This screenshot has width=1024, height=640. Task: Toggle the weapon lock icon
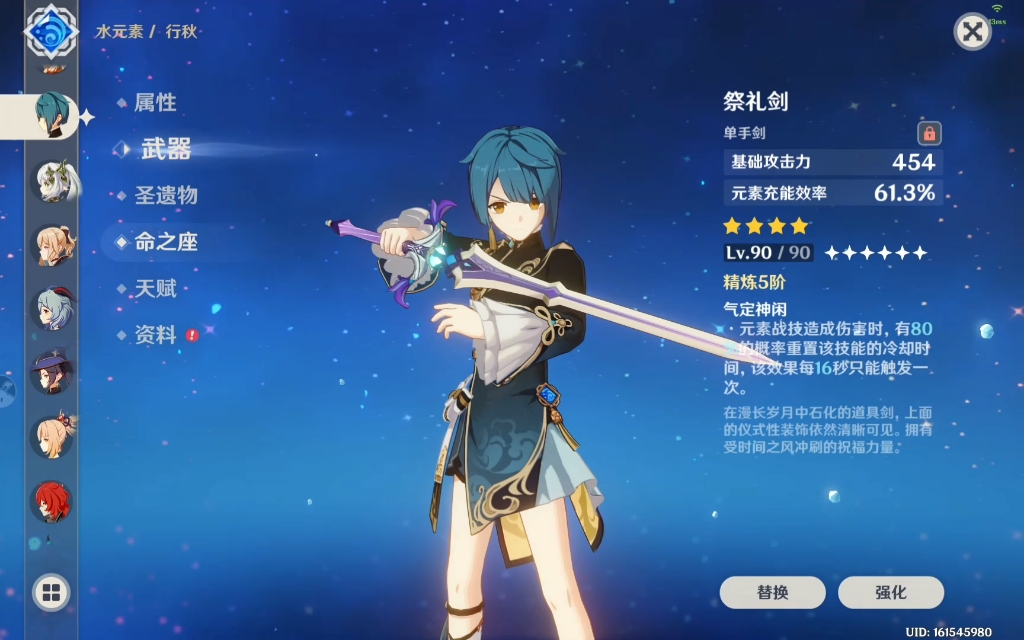point(929,133)
